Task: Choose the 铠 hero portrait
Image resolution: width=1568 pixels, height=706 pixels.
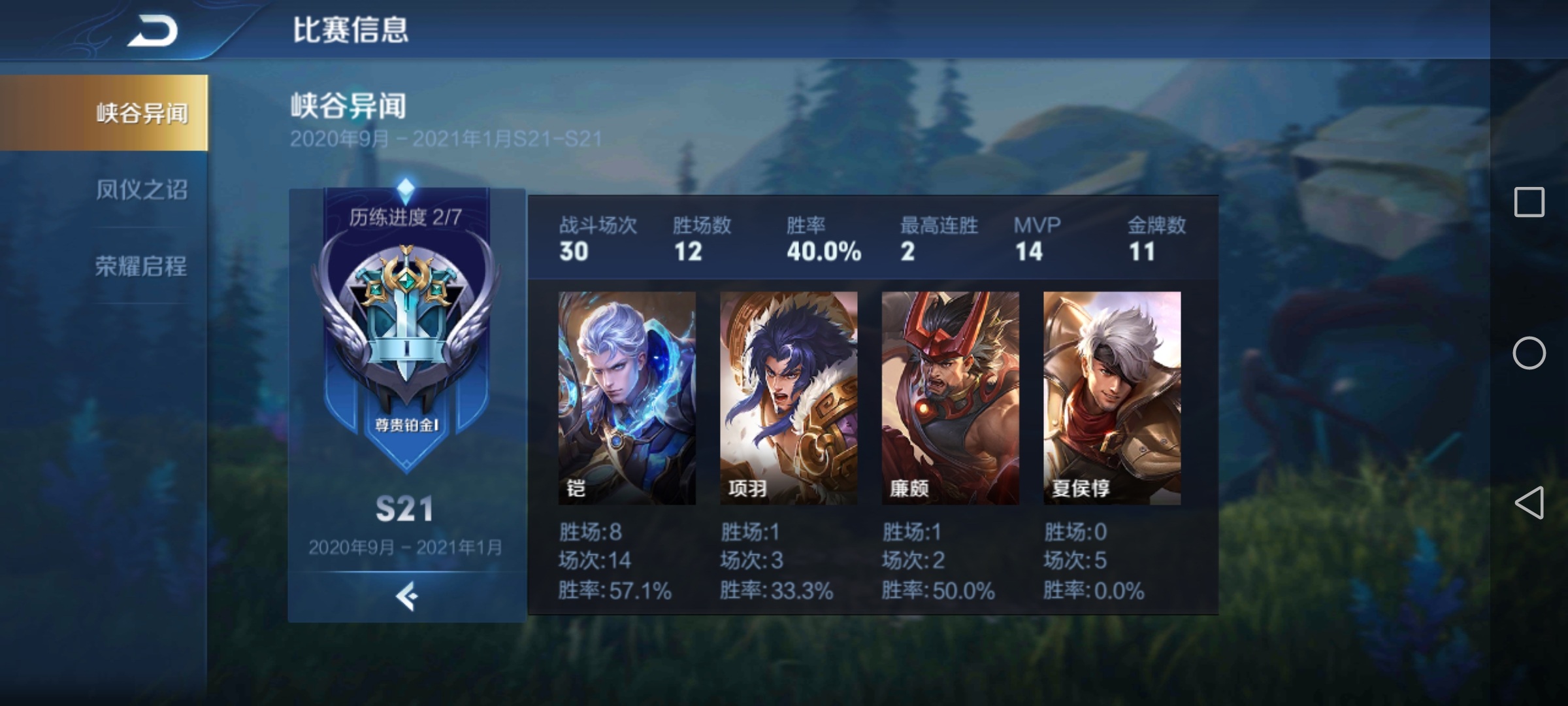Action: click(x=627, y=397)
